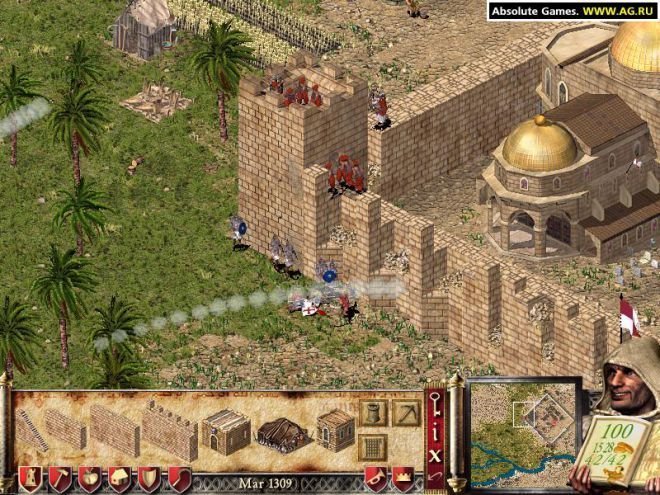
Task: Open the military buildings submenu with crossbow icon
Action: point(406,412)
